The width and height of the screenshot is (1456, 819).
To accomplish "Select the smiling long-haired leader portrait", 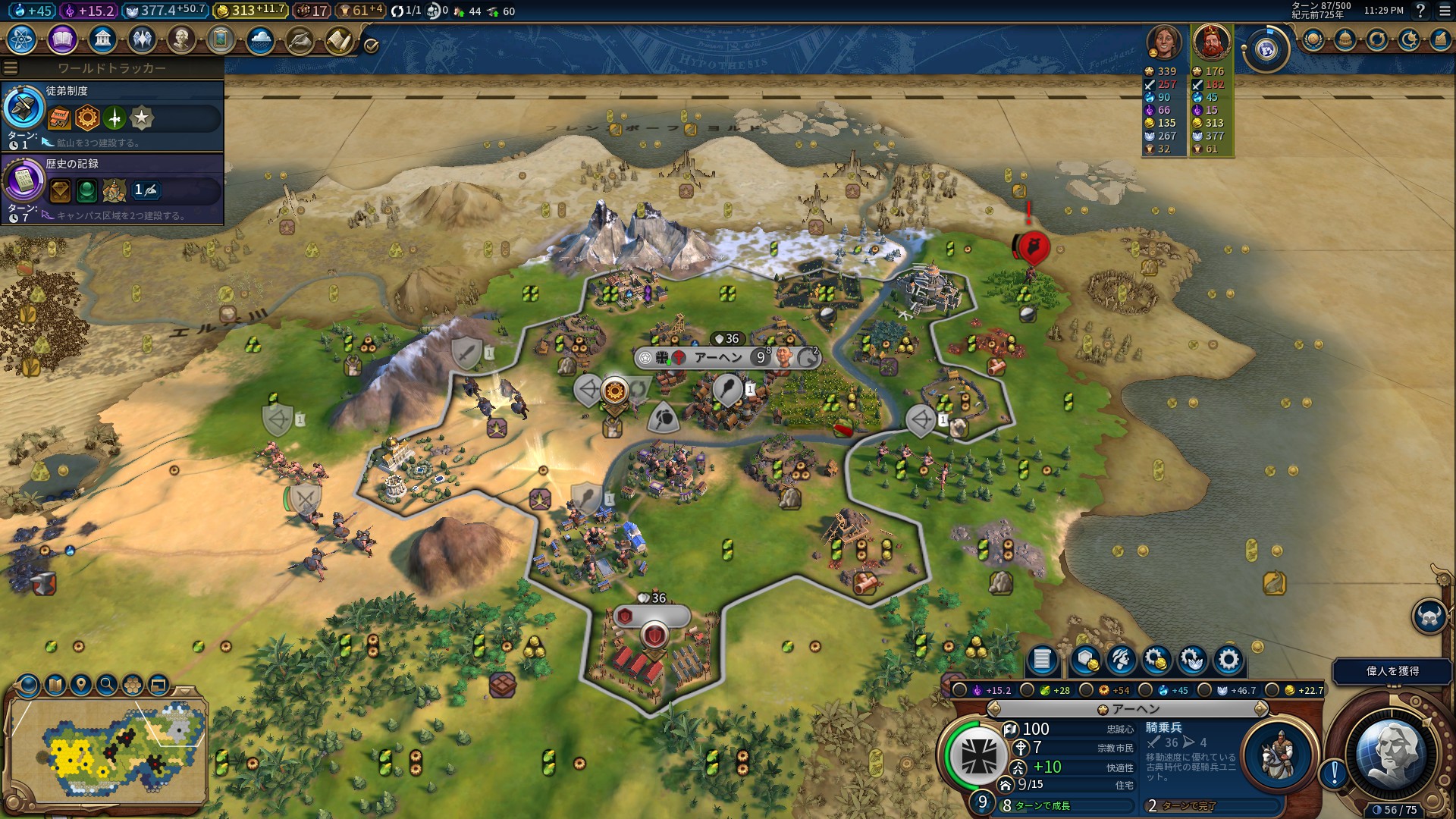I will click(x=1164, y=42).
